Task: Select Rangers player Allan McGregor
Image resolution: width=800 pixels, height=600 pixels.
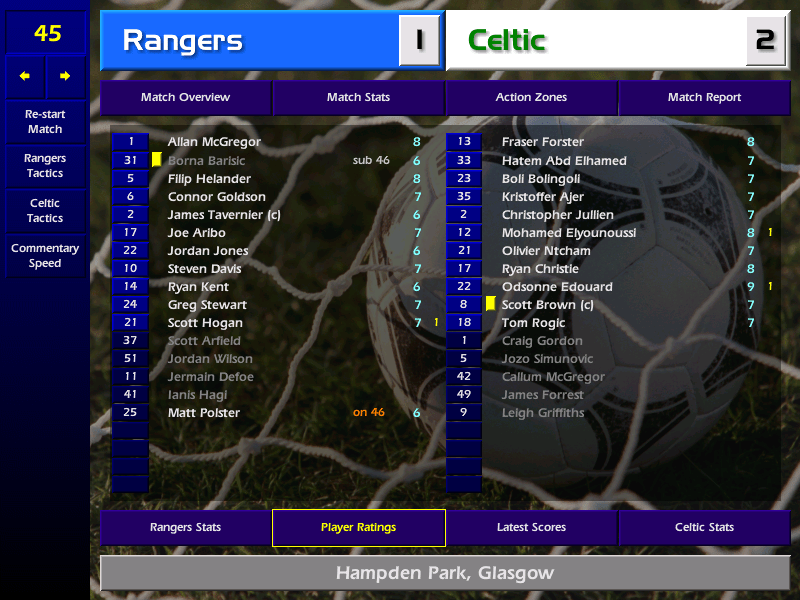Action: 214,142
